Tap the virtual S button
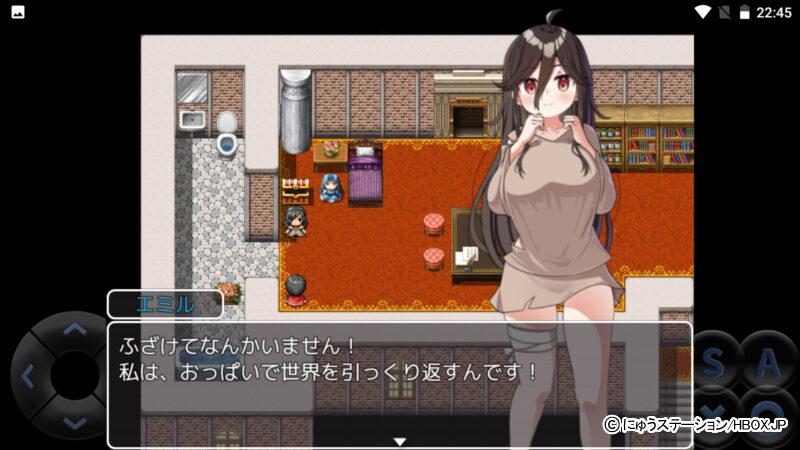This screenshot has width=800, height=450. pyautogui.click(x=713, y=364)
